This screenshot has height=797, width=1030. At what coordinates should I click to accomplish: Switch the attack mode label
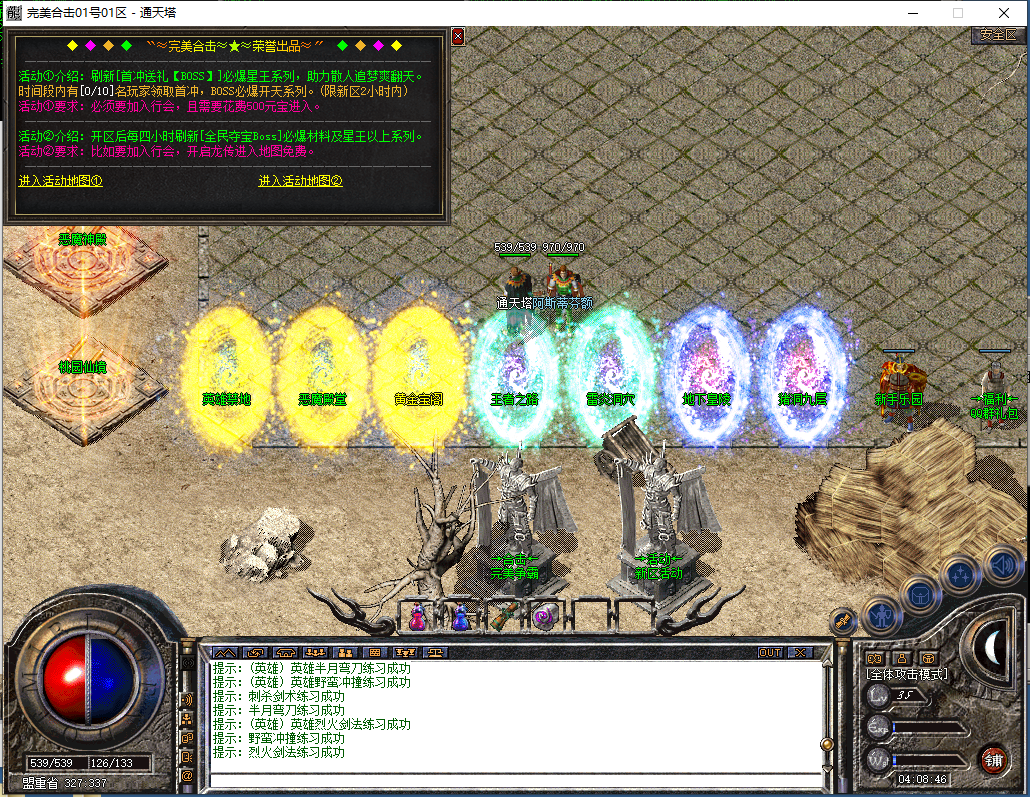tap(907, 674)
